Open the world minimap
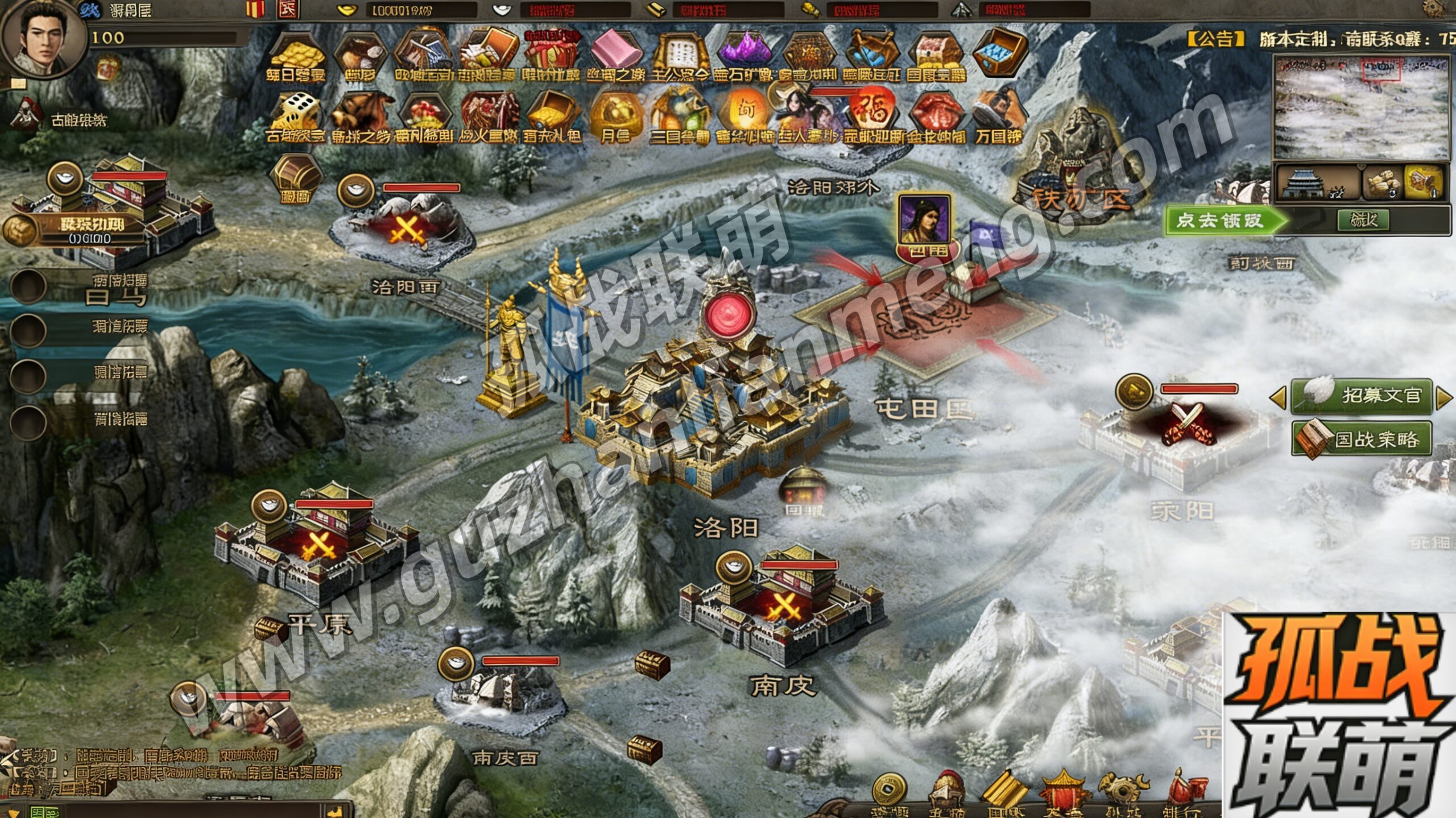 click(x=1361, y=107)
